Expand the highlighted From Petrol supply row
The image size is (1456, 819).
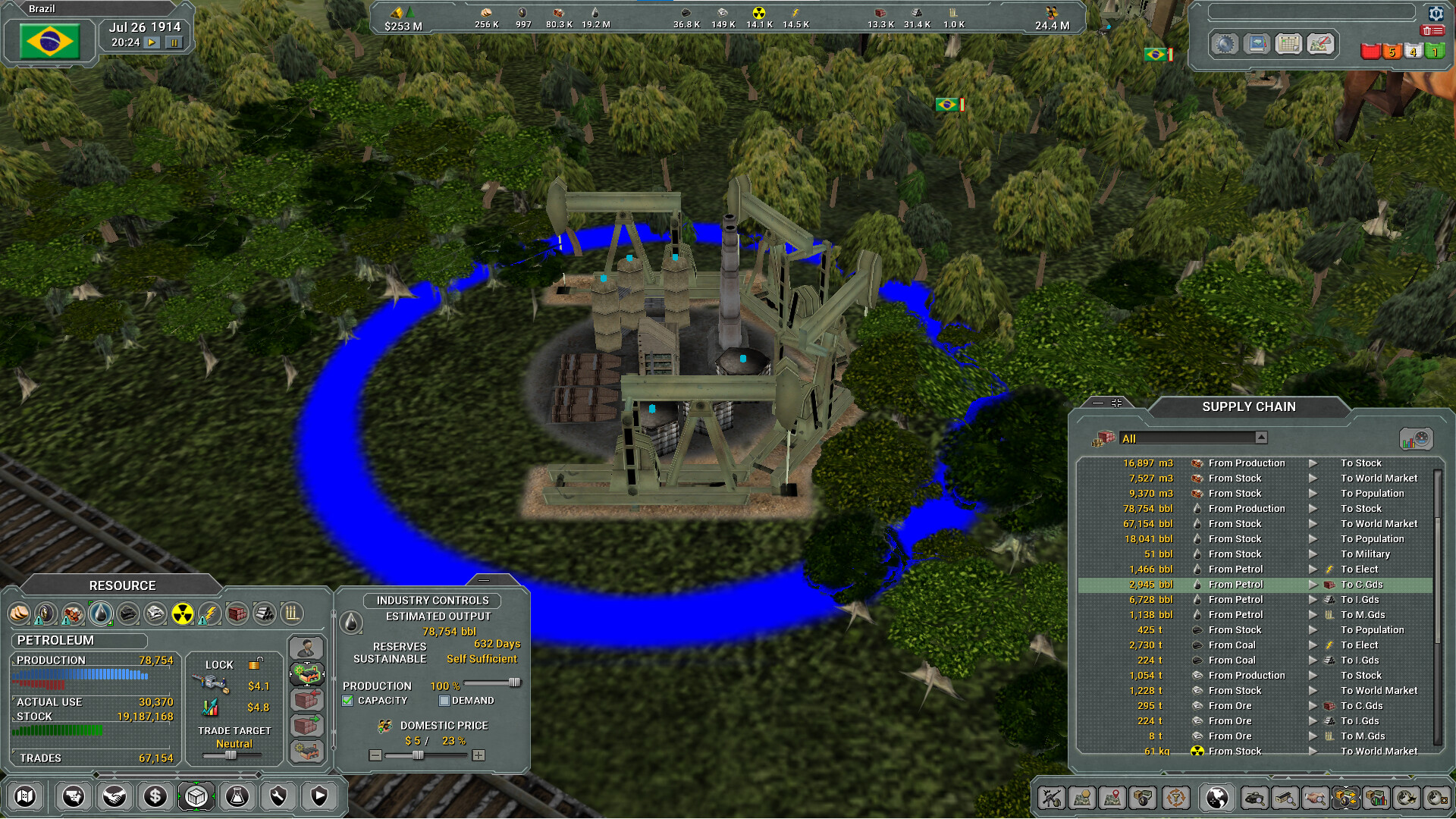[1313, 584]
